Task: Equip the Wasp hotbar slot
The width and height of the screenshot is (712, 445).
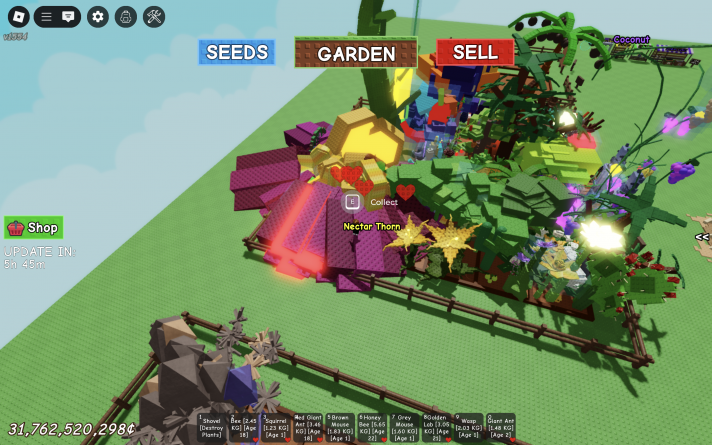Action: pos(468,427)
